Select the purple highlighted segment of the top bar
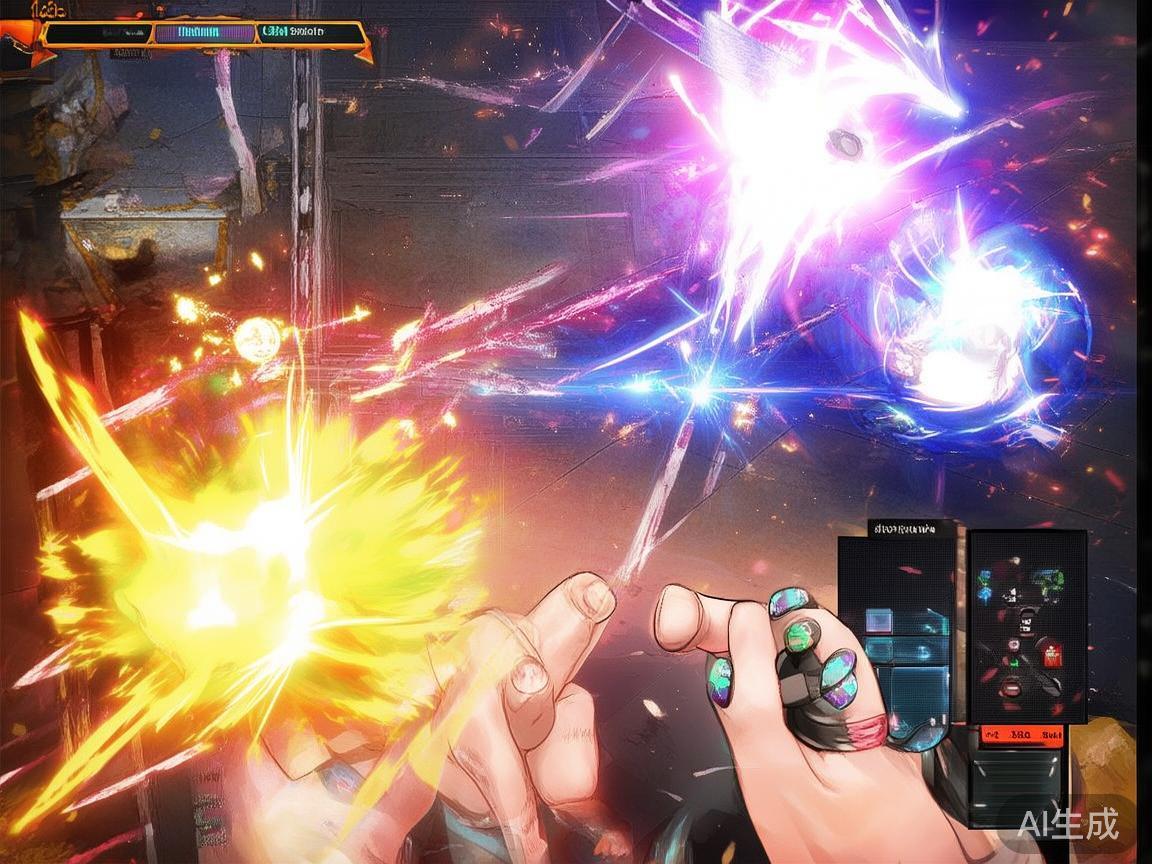This screenshot has width=1152, height=864. pyautogui.click(x=205, y=33)
